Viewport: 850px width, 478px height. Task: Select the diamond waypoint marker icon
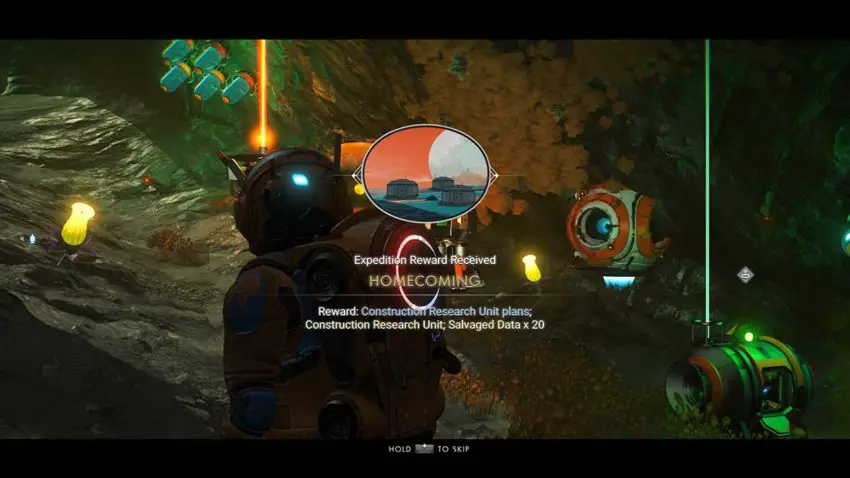coord(745,274)
